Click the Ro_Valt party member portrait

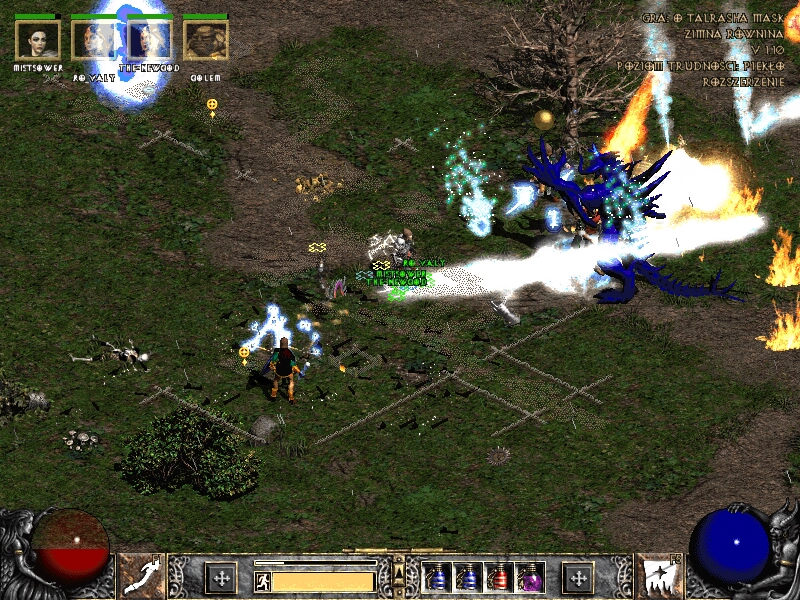pyautogui.click(x=94, y=40)
